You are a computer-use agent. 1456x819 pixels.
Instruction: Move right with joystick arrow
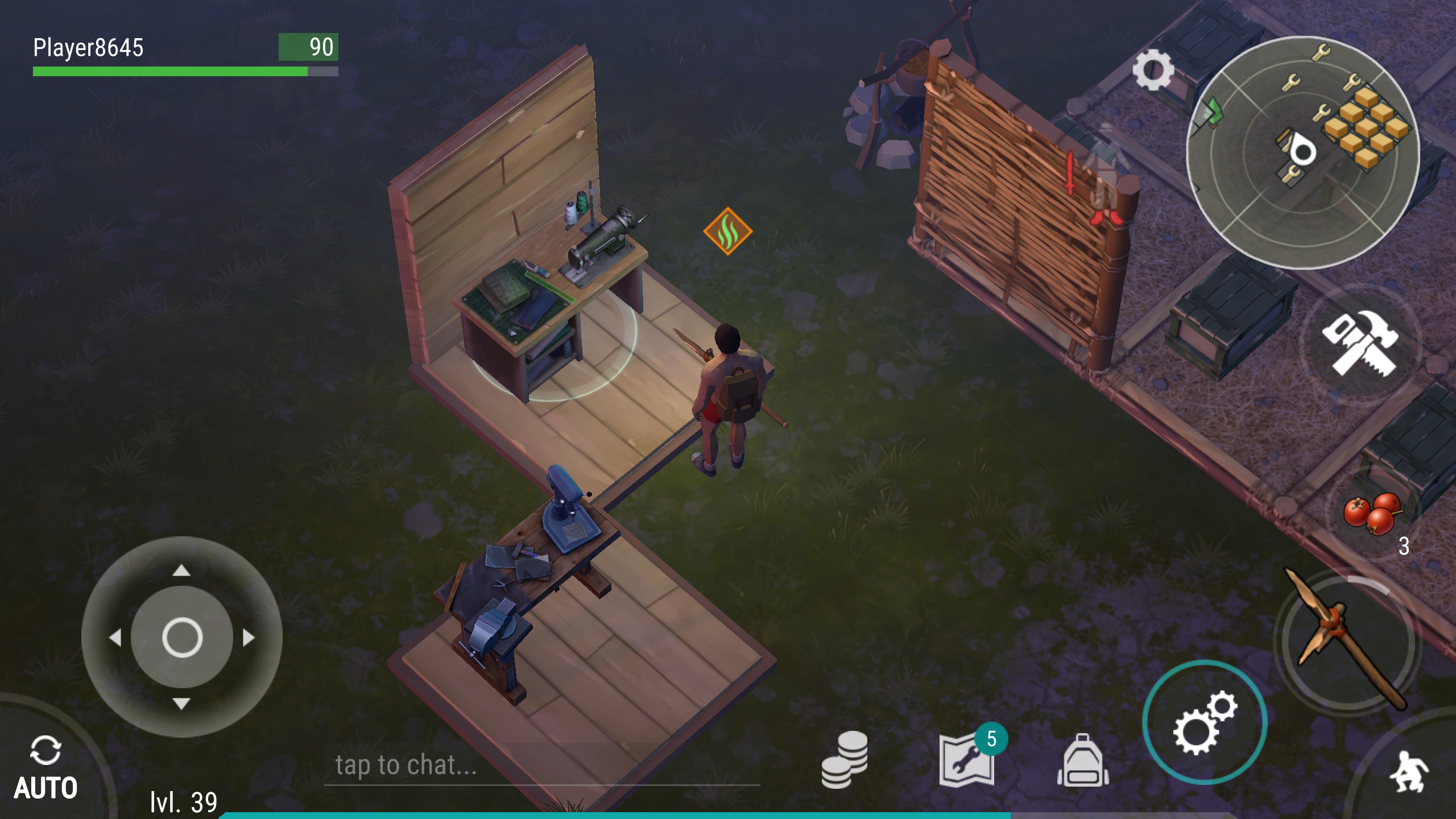coord(249,638)
